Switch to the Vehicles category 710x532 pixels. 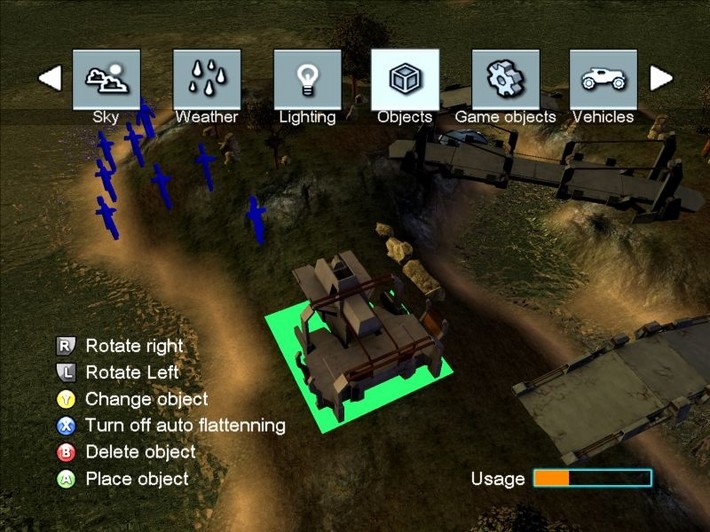pos(603,80)
